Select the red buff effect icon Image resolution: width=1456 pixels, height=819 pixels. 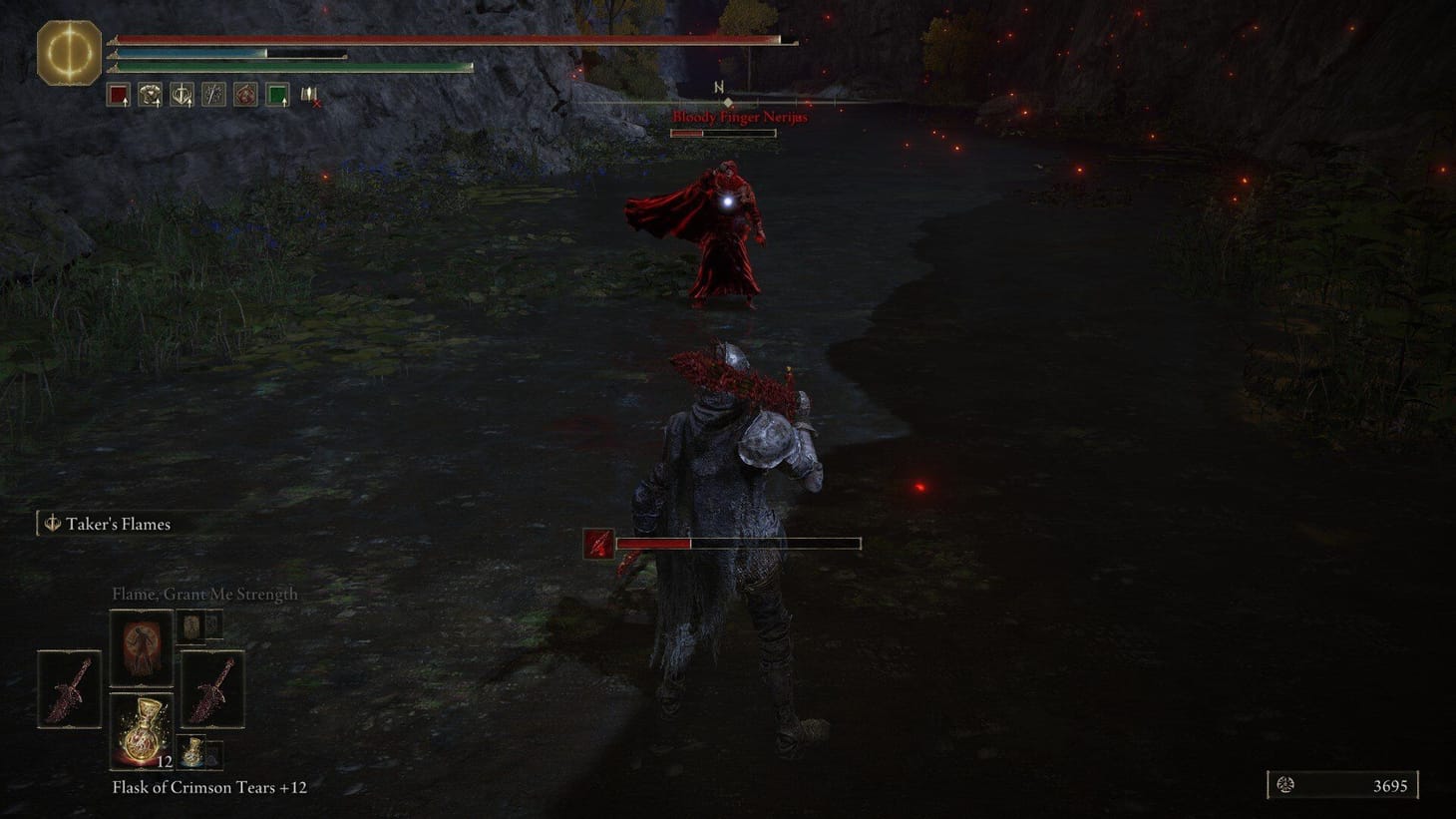coord(117,93)
